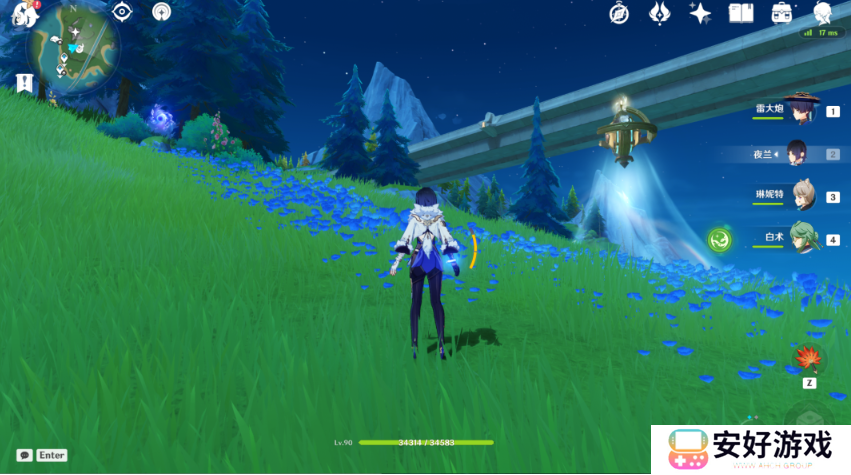The height and width of the screenshot is (475, 851).
Task: Switch to party member 琳妮特
Action: (x=802, y=196)
